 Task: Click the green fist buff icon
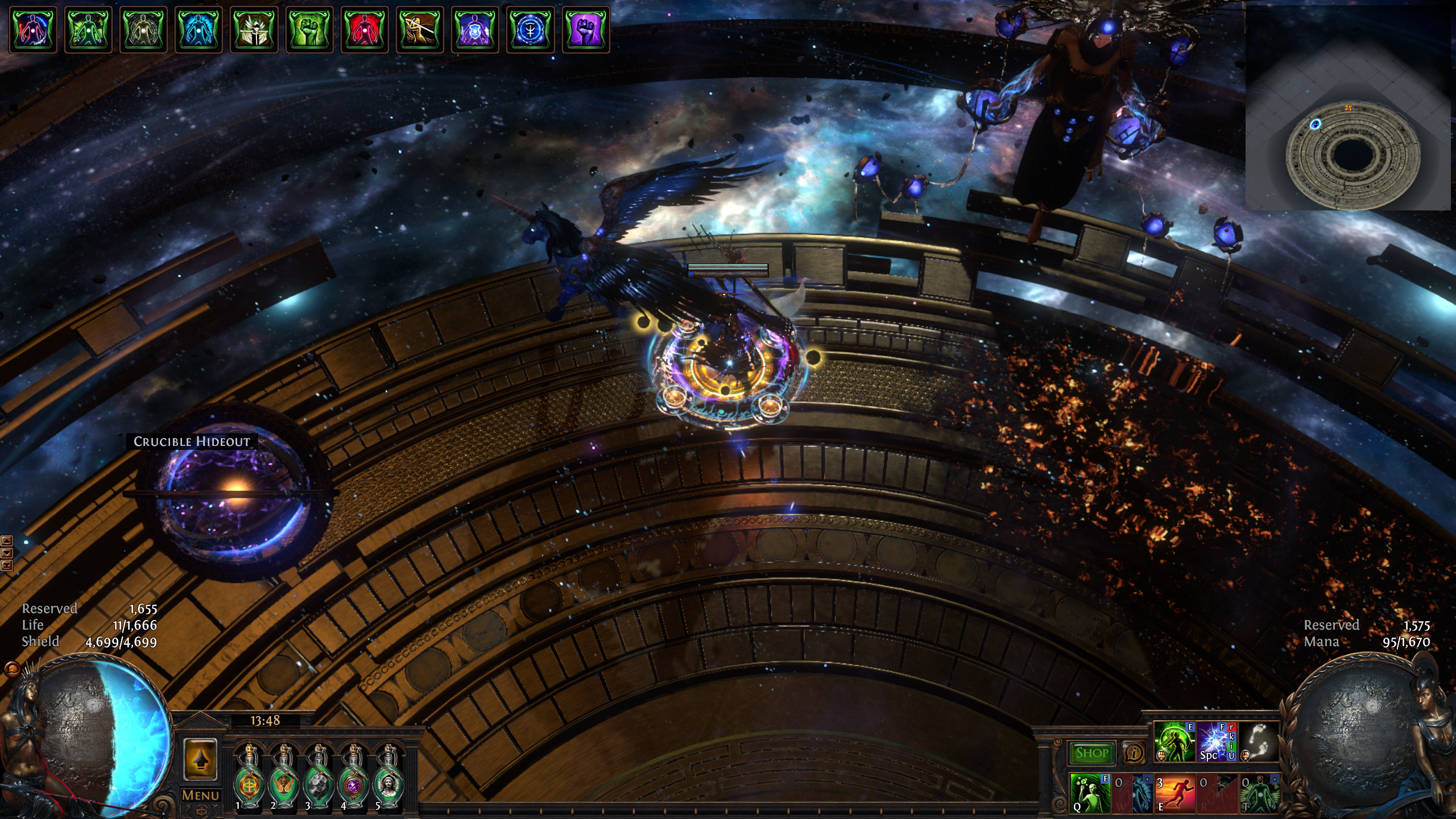tap(309, 30)
